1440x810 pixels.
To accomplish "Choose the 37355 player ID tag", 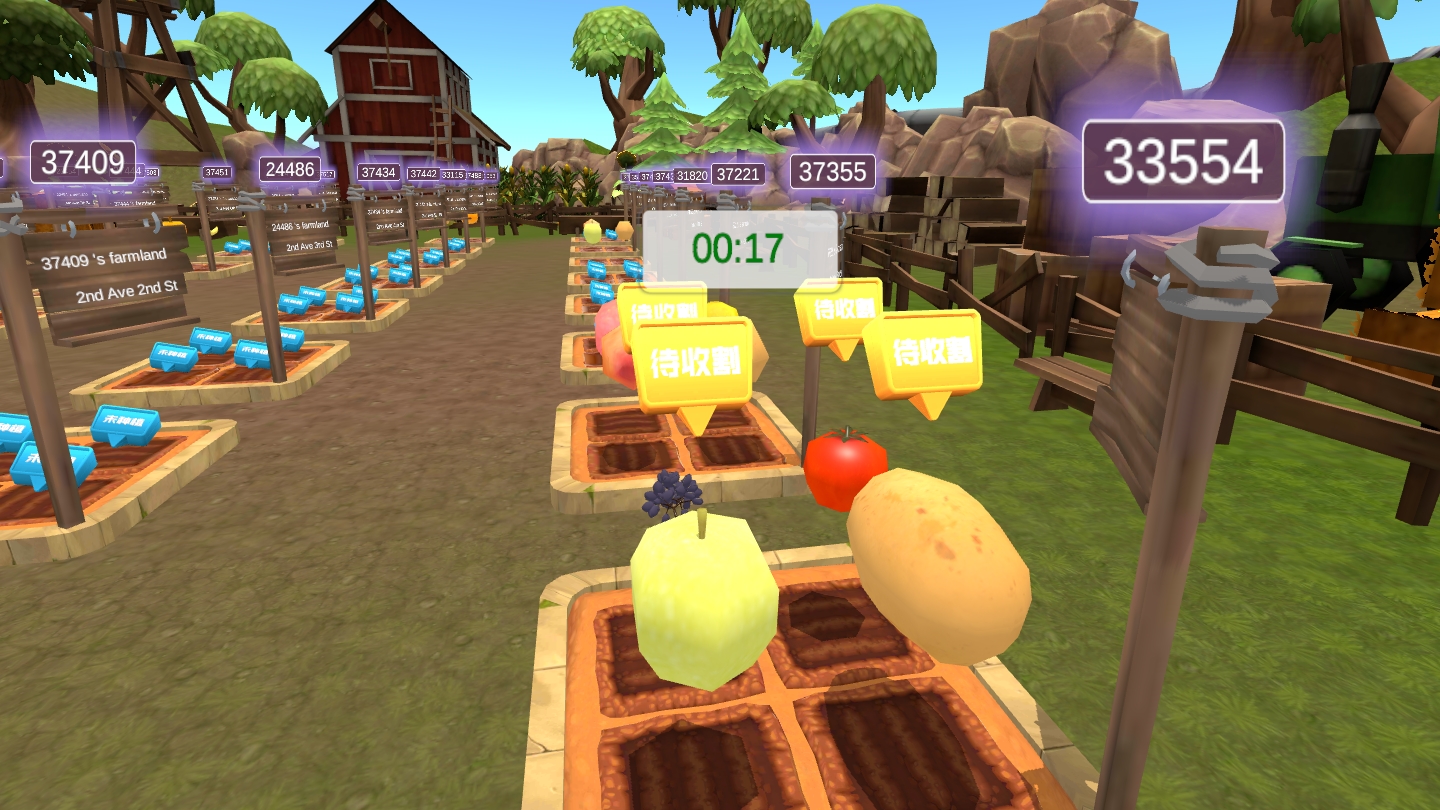I will [832, 171].
